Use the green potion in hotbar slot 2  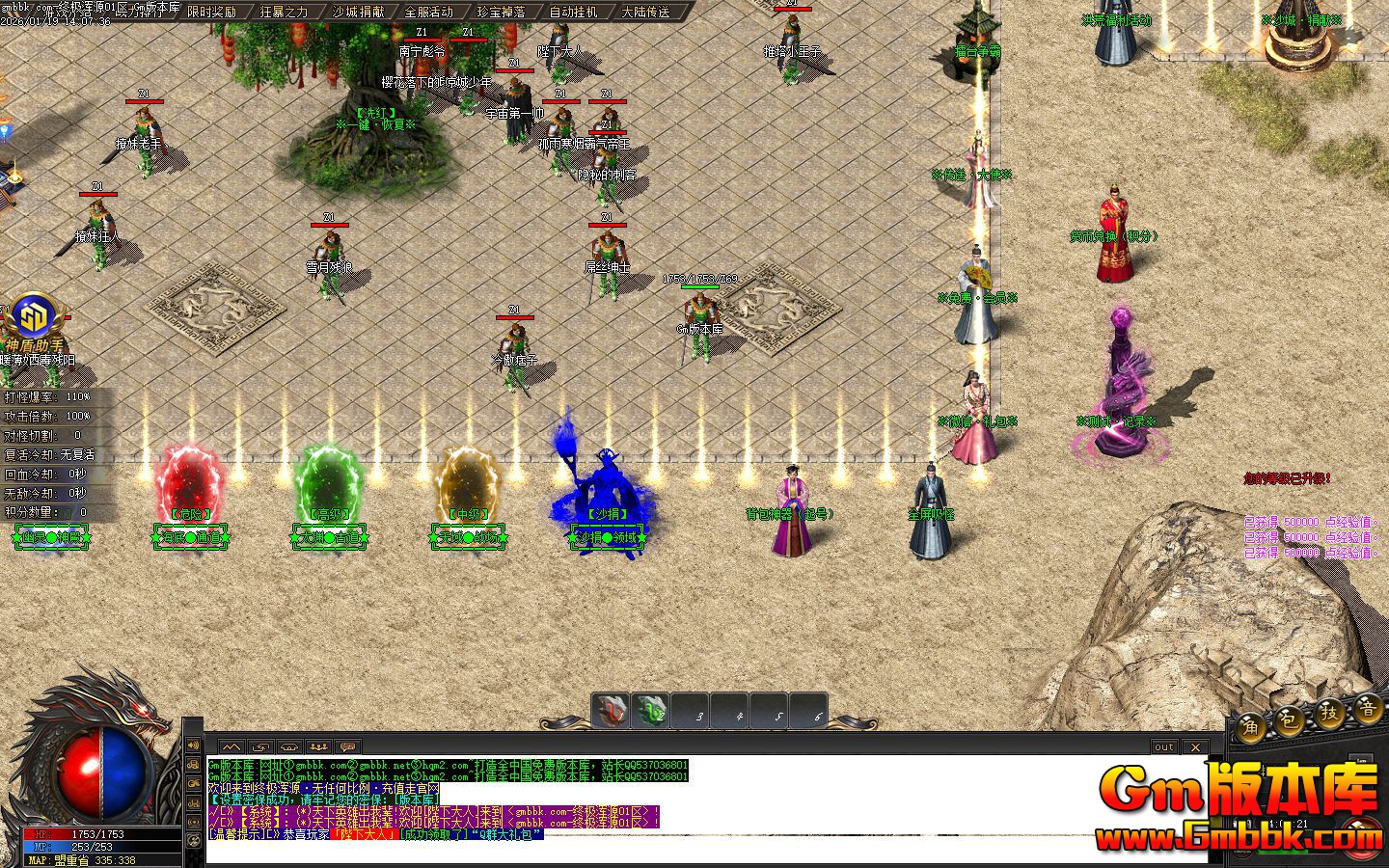651,712
